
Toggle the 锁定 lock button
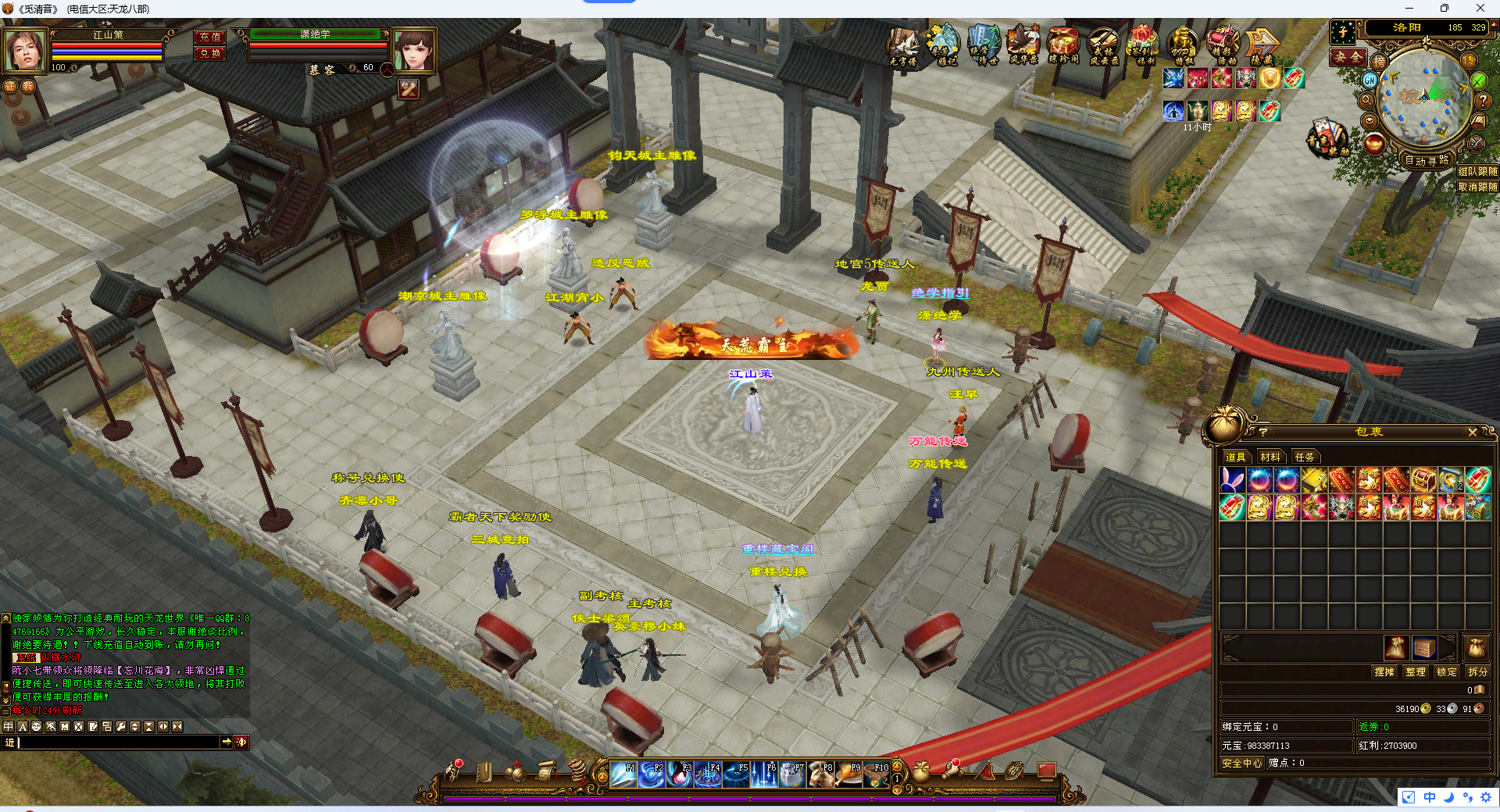tap(1446, 671)
